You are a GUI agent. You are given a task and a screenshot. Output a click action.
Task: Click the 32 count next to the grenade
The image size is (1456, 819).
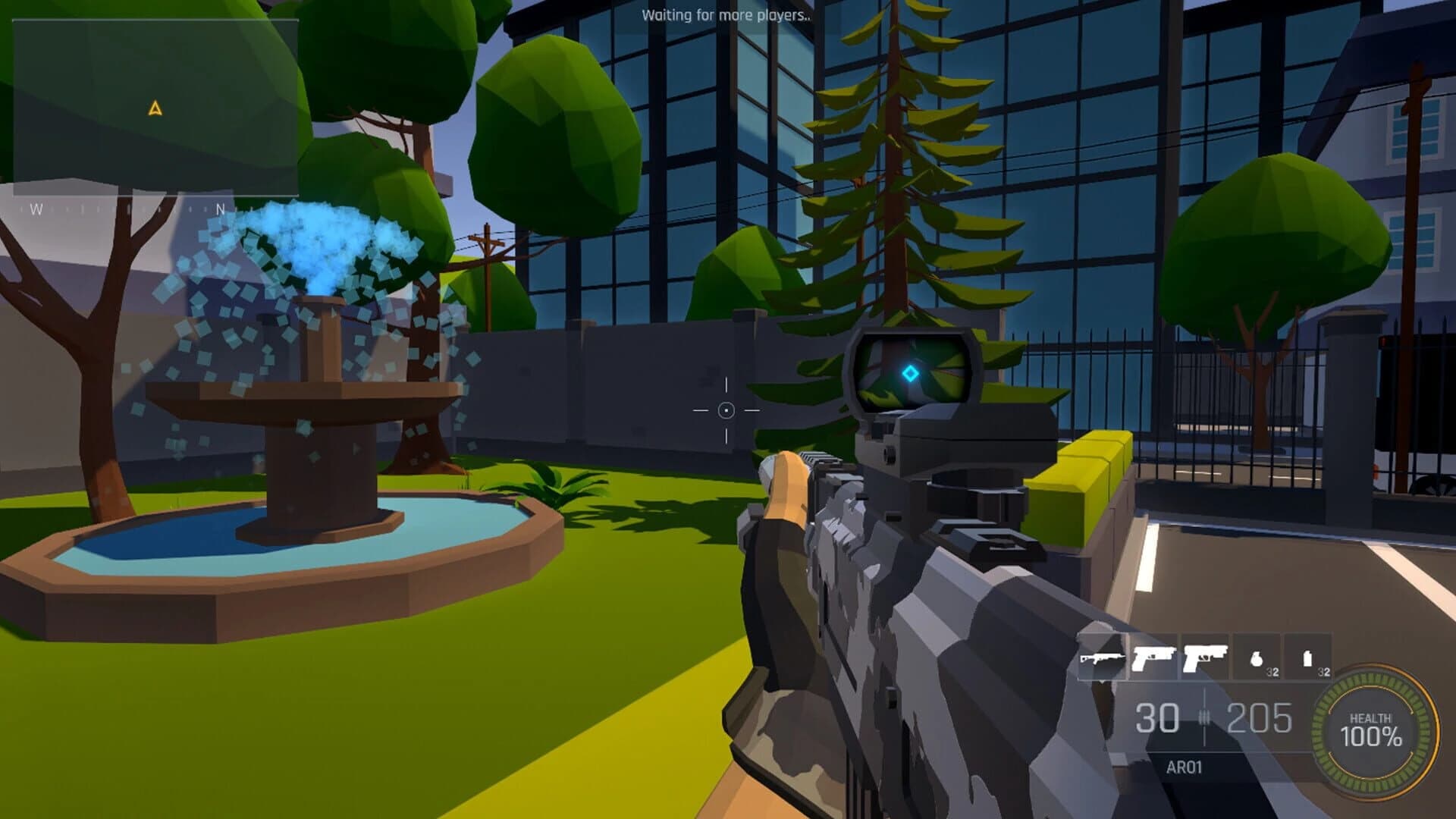click(x=1272, y=672)
